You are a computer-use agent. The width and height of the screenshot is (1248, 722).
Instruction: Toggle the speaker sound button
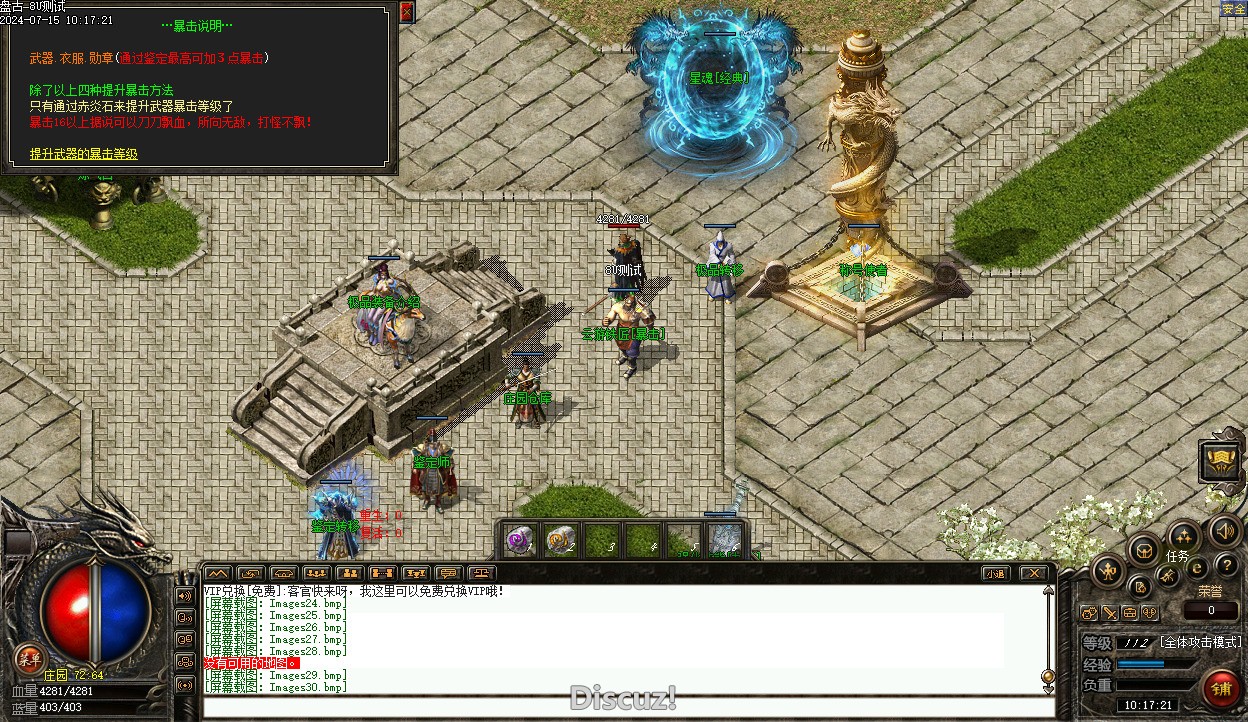(1224, 530)
